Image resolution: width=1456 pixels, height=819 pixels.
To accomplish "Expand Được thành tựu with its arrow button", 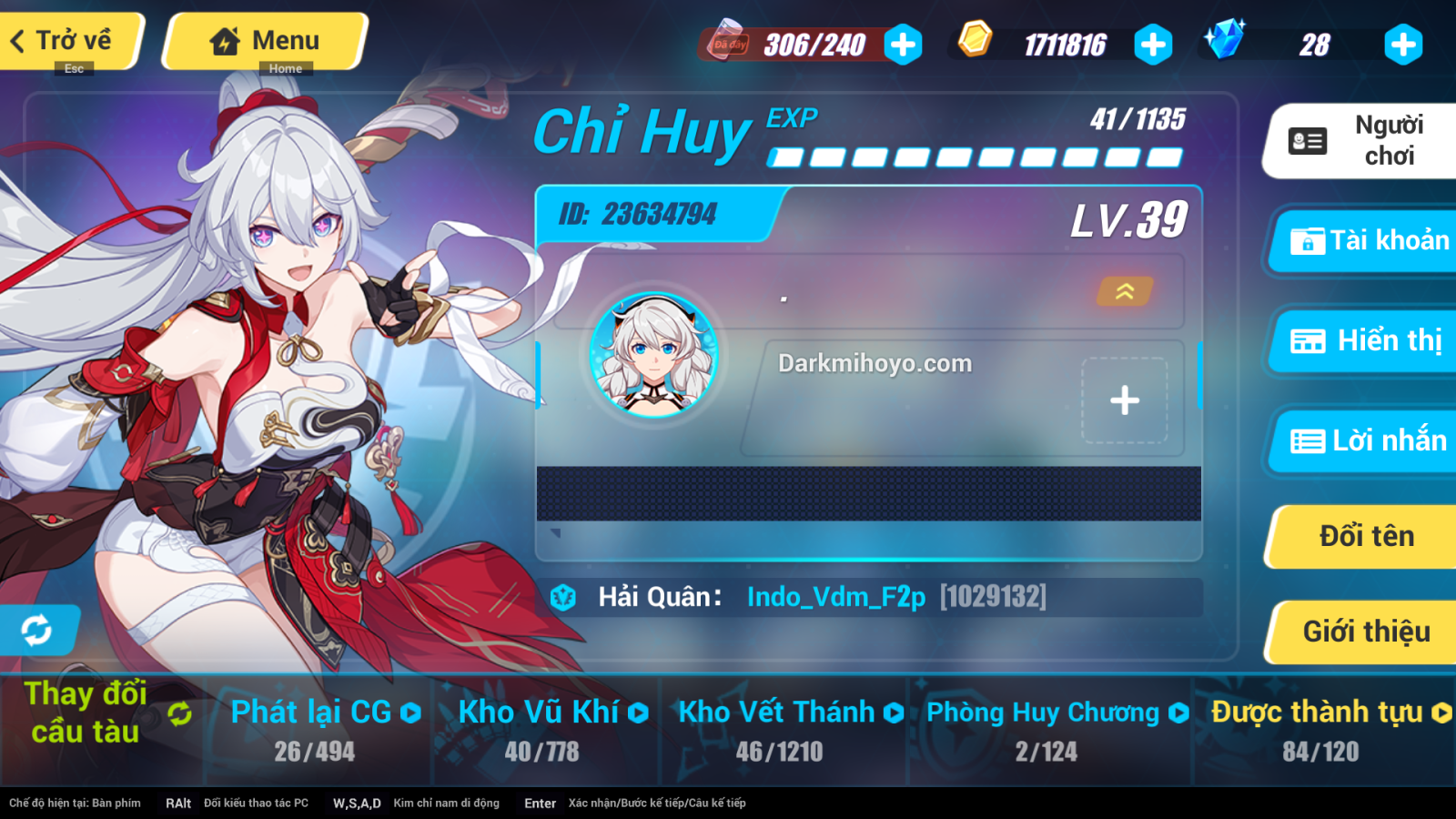I will [1441, 713].
